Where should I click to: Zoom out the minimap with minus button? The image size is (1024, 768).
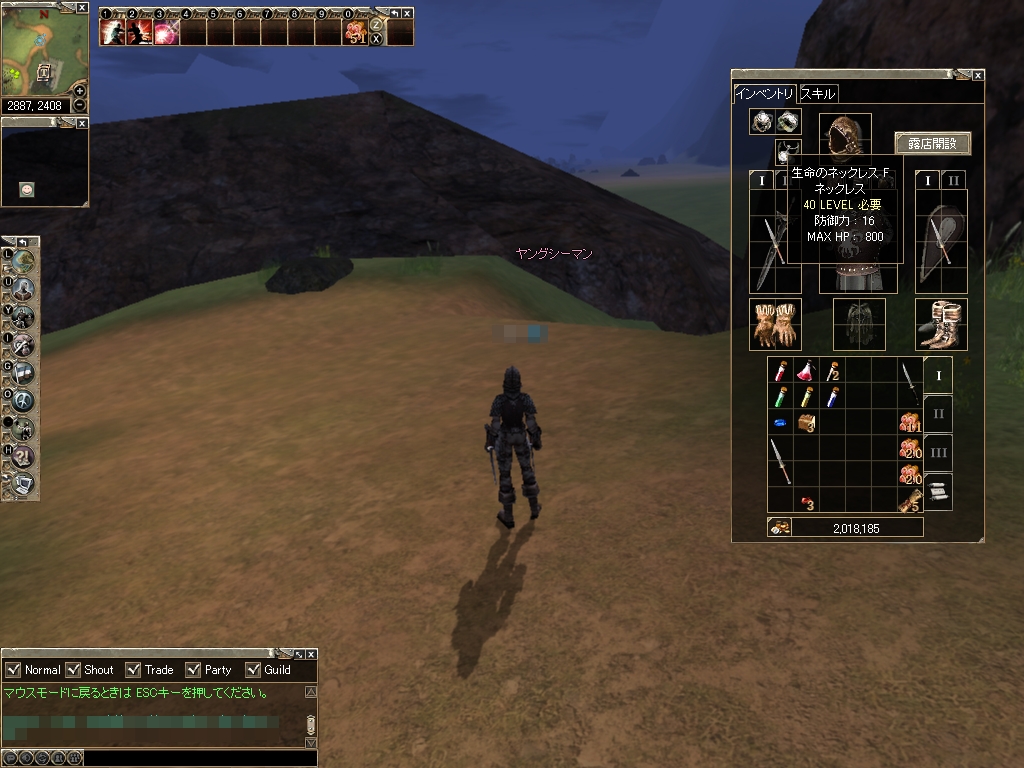point(80,105)
